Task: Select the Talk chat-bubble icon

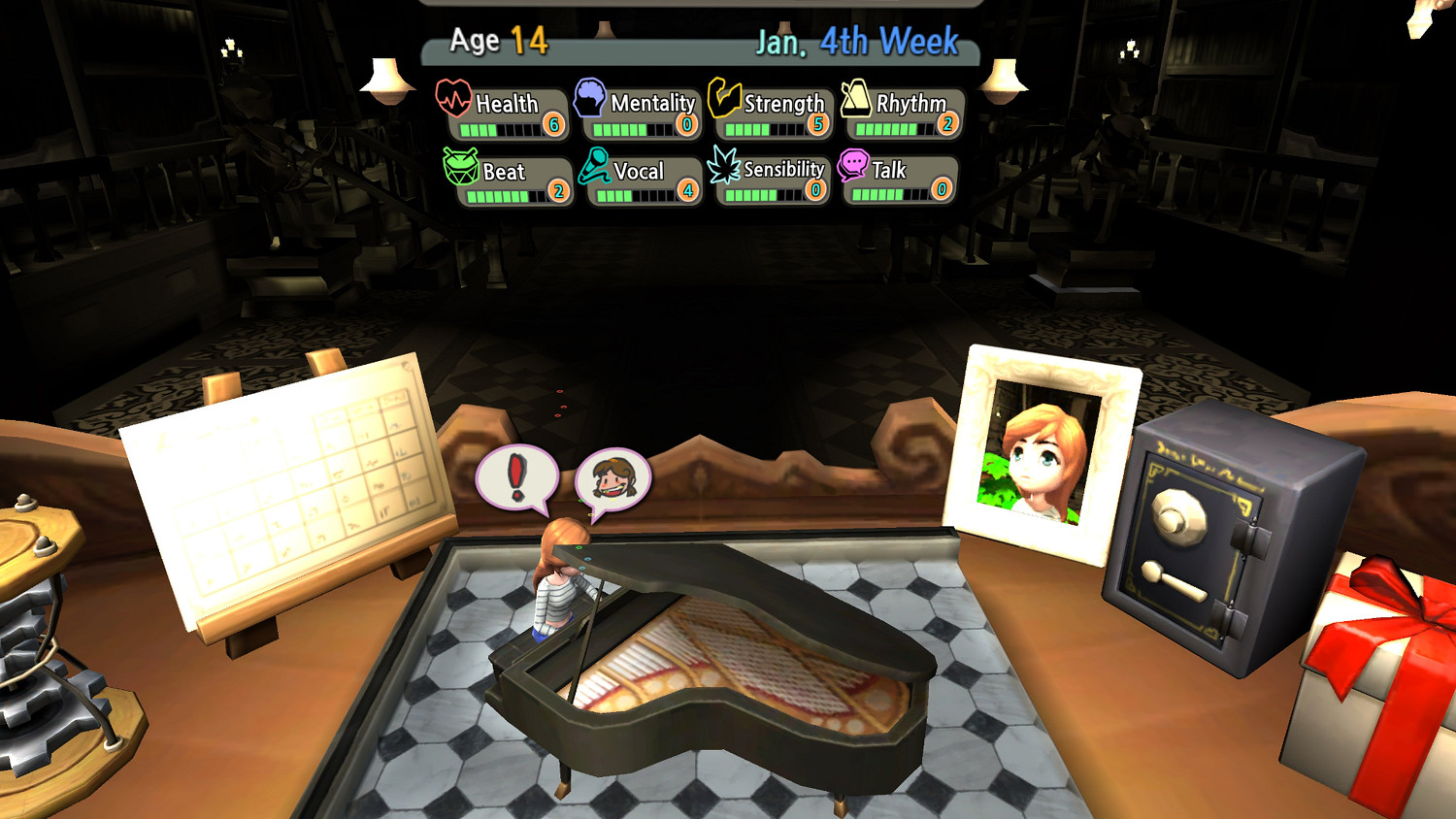Action: pyautogui.click(x=853, y=165)
